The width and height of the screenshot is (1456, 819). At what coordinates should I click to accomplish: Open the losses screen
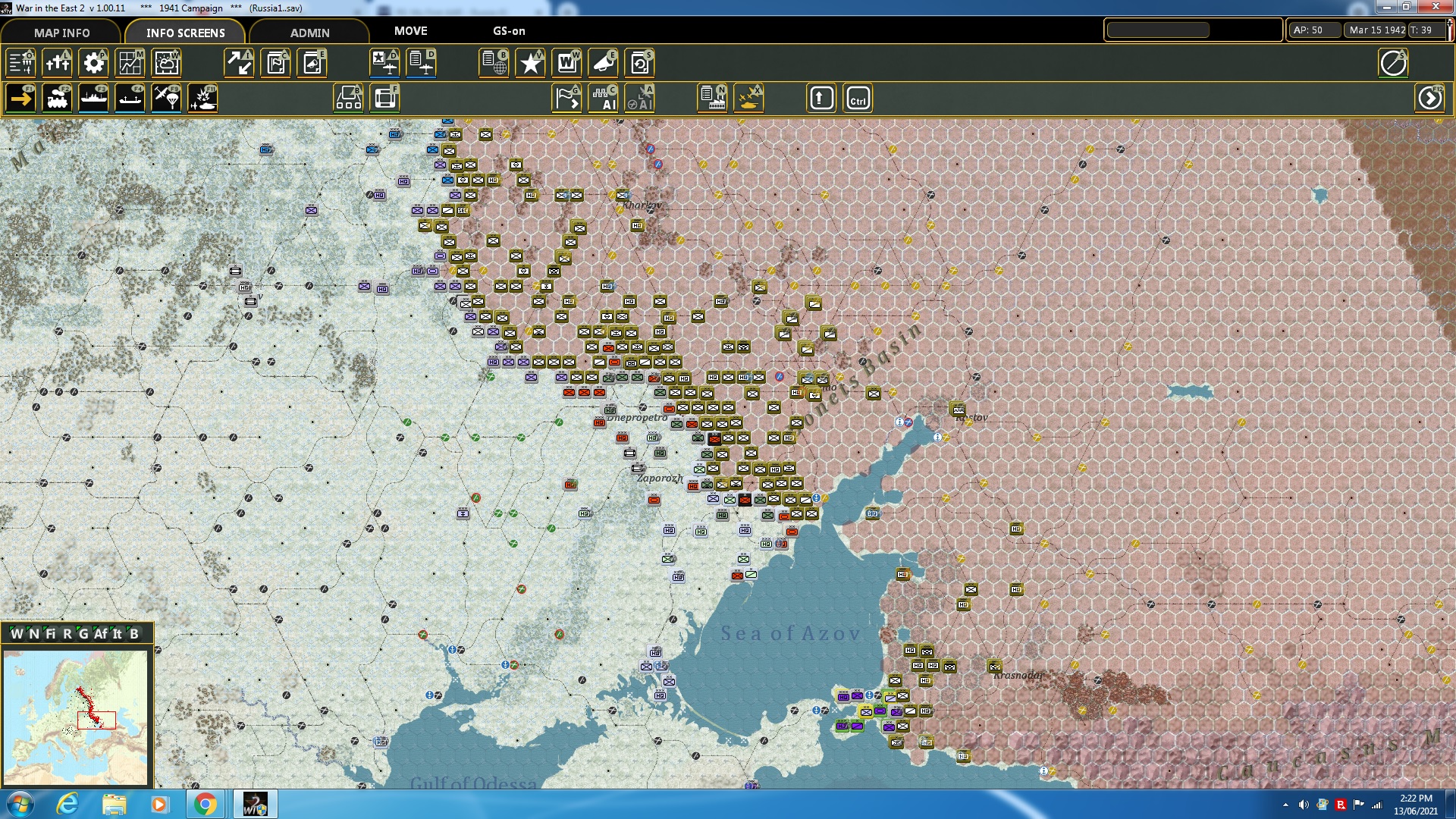pyautogui.click(x=57, y=64)
